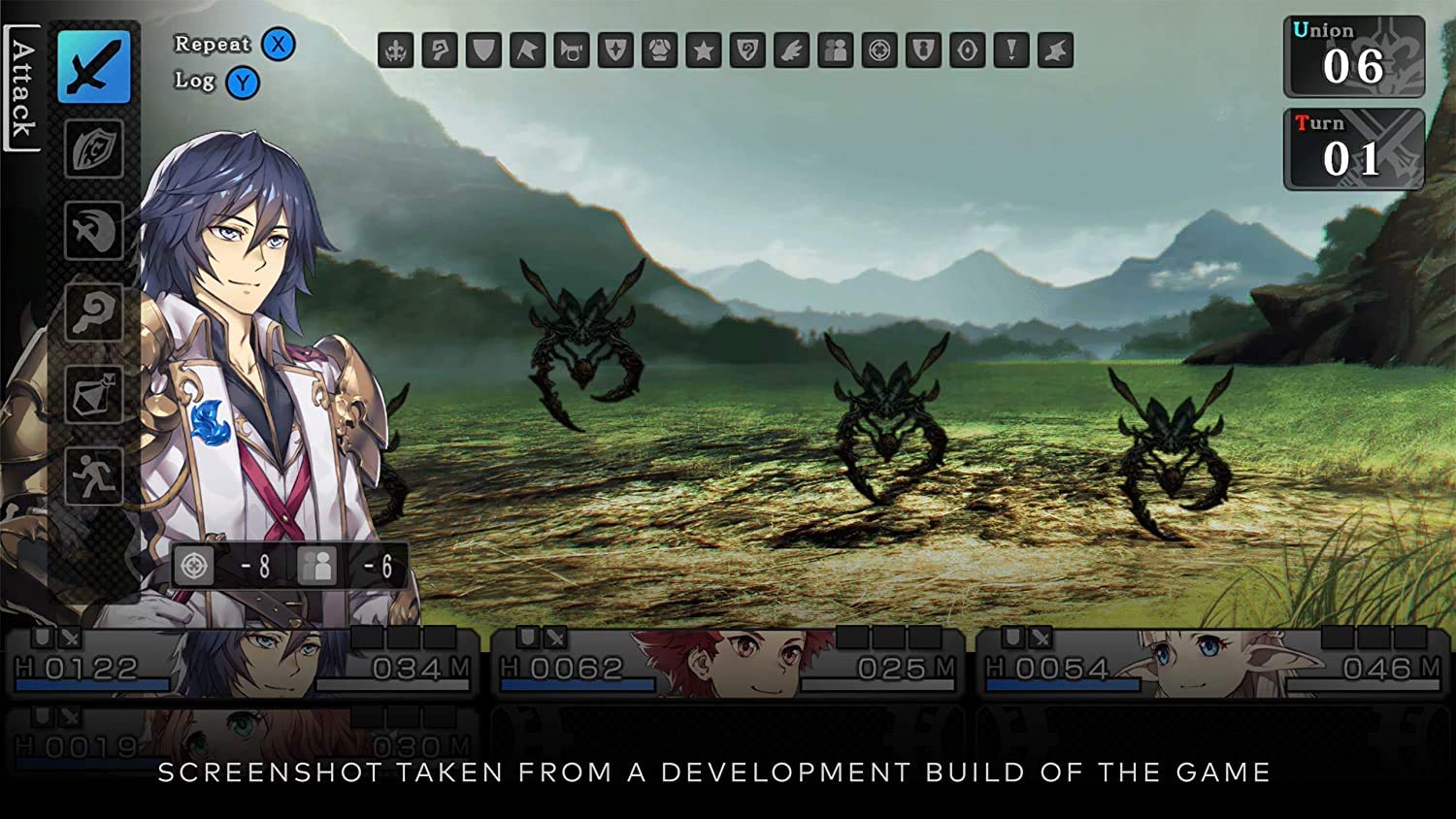
Task: Select the key-shaped magic command
Action: pyautogui.click(x=92, y=311)
